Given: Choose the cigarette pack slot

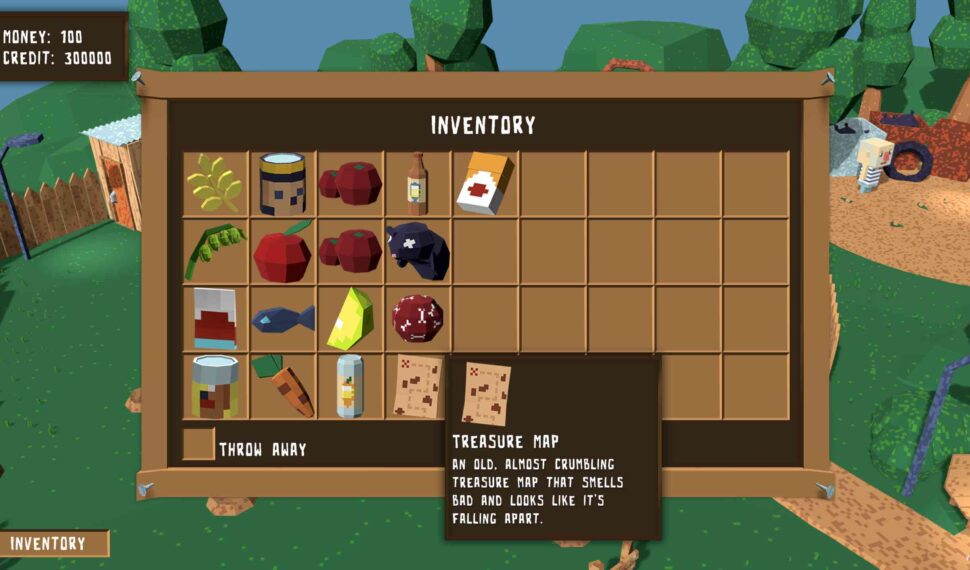Looking at the screenshot, I should pos(485,184).
